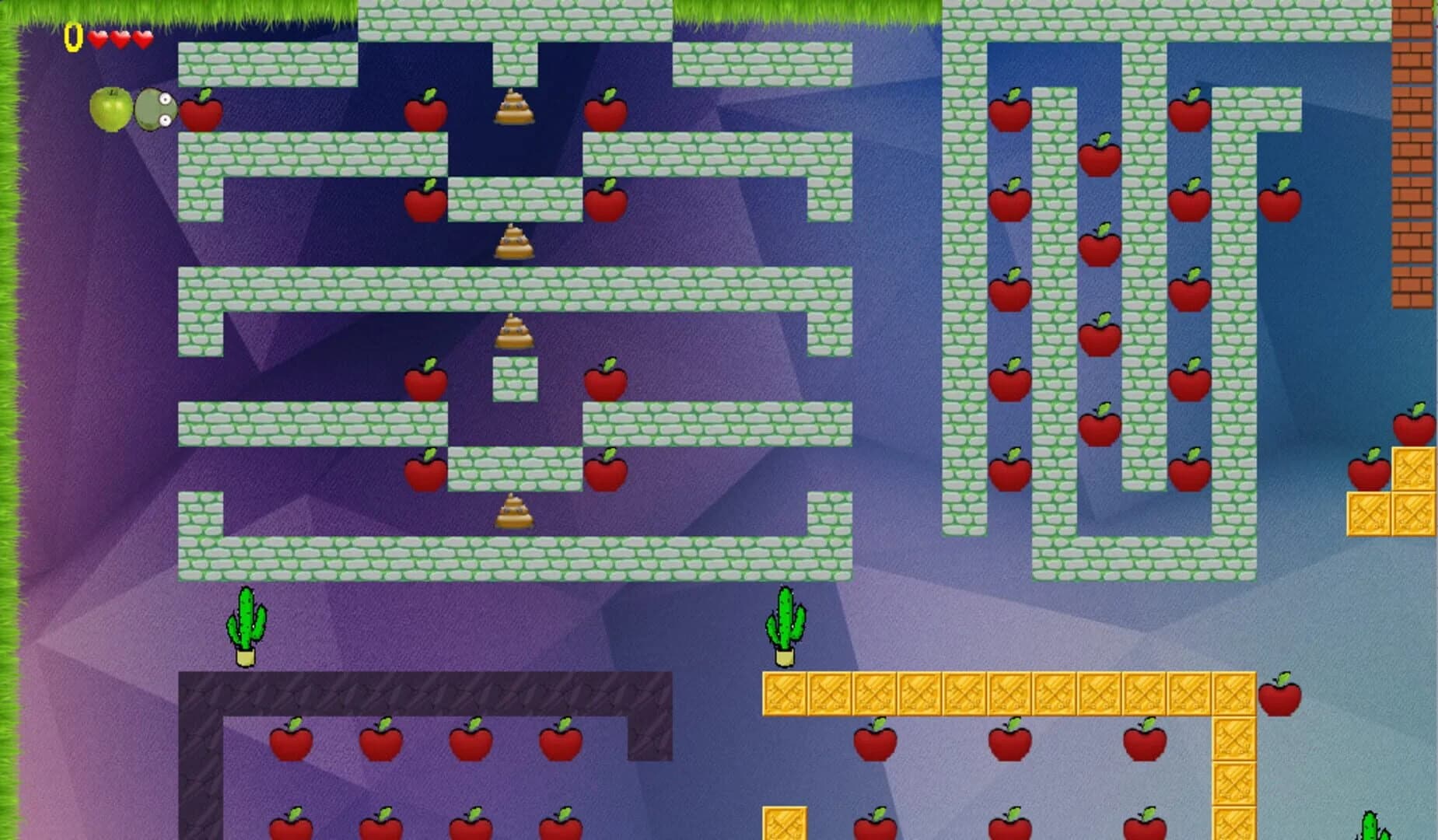
Task: Click the red apple directly in front of the snake
Action: coord(202,113)
